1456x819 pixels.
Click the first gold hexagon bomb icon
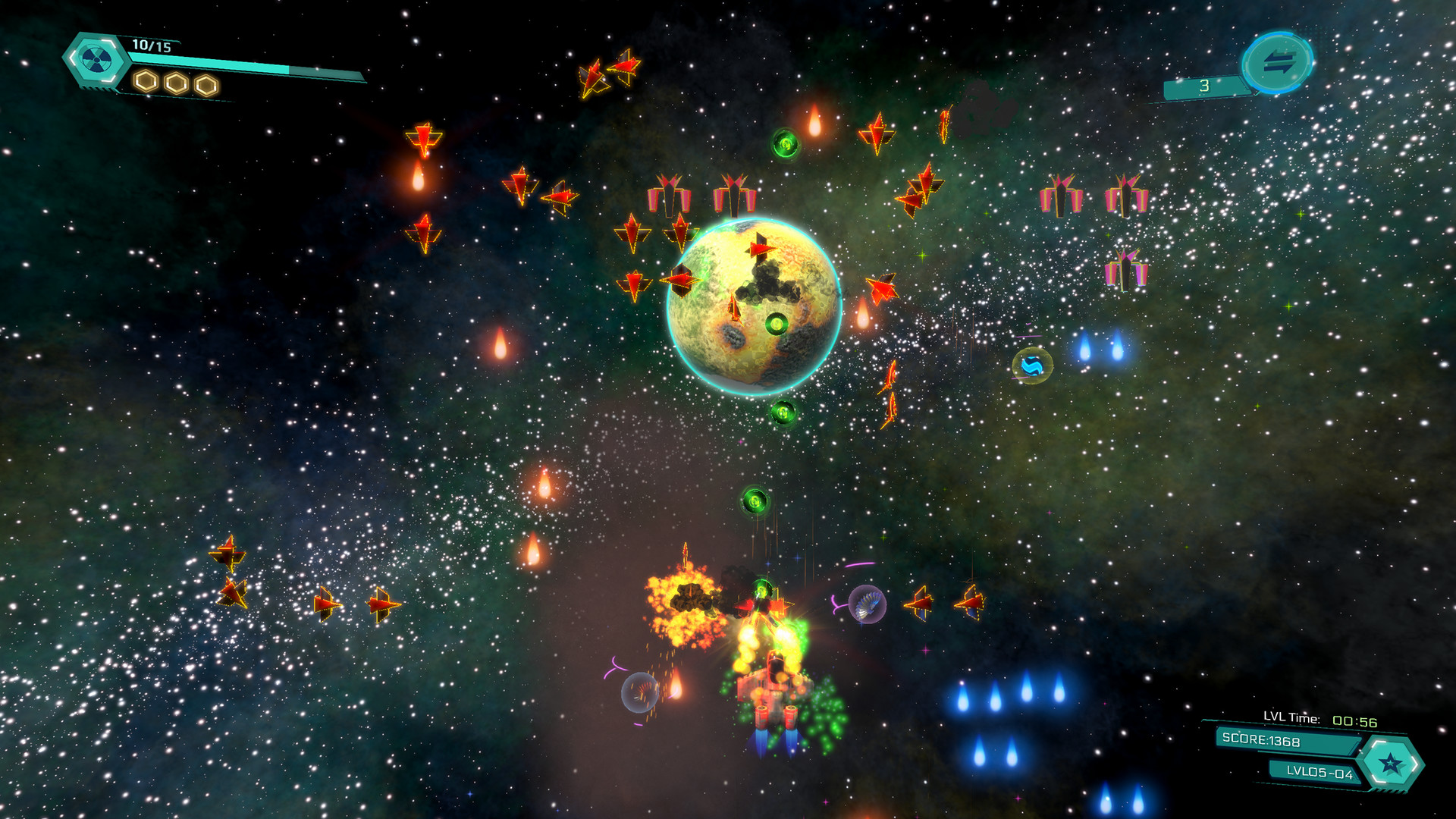pyautogui.click(x=145, y=80)
